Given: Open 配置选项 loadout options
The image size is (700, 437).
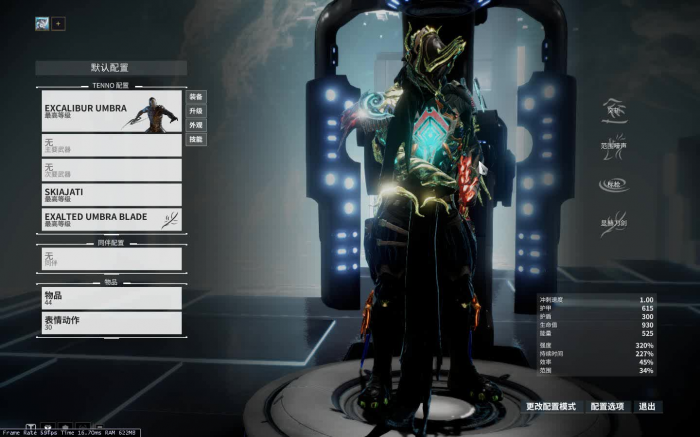Looking at the screenshot, I should (x=607, y=407).
